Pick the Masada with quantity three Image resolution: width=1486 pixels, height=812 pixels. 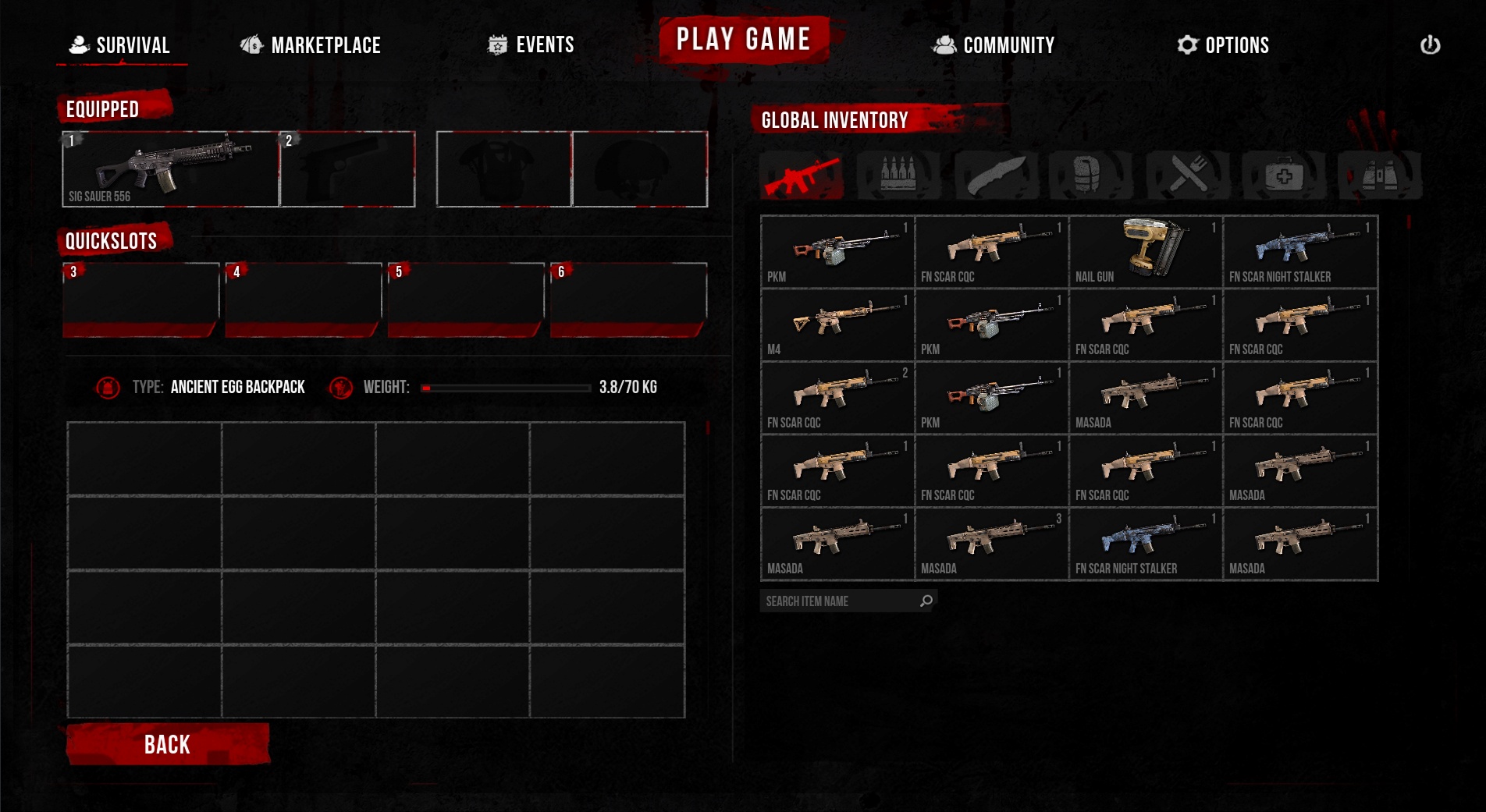991,544
